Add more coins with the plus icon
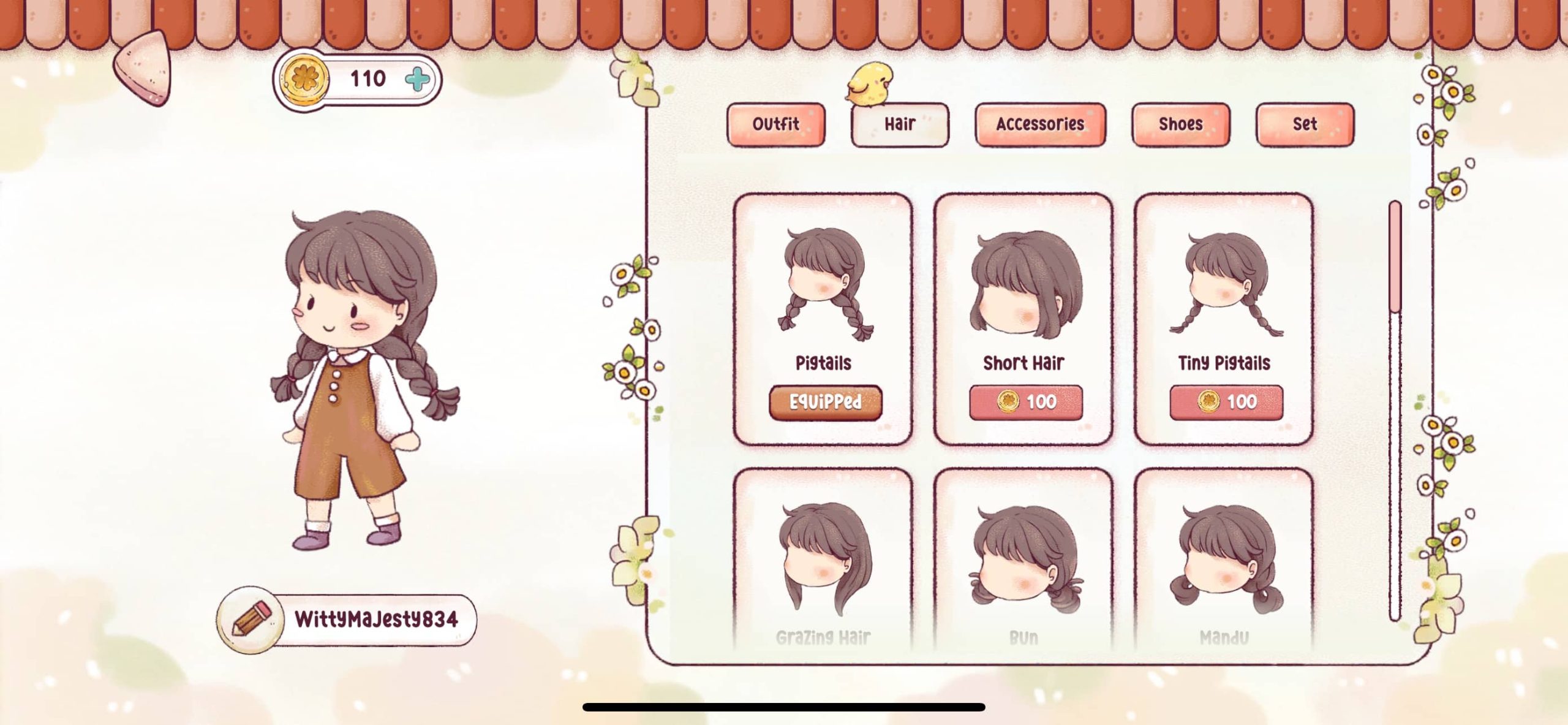The image size is (1568, 725). [418, 80]
